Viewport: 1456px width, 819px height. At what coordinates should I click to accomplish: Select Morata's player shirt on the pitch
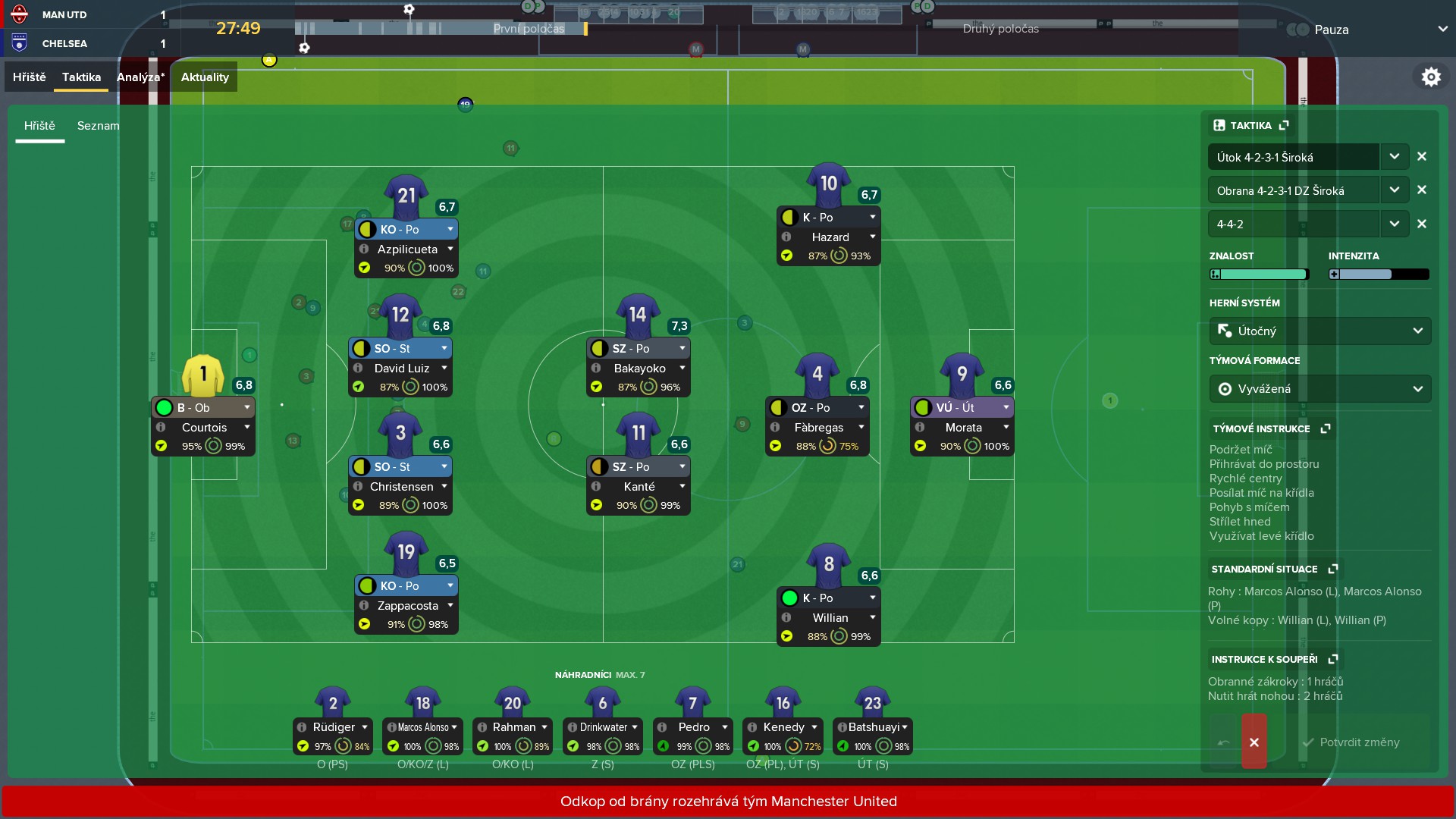point(962,374)
